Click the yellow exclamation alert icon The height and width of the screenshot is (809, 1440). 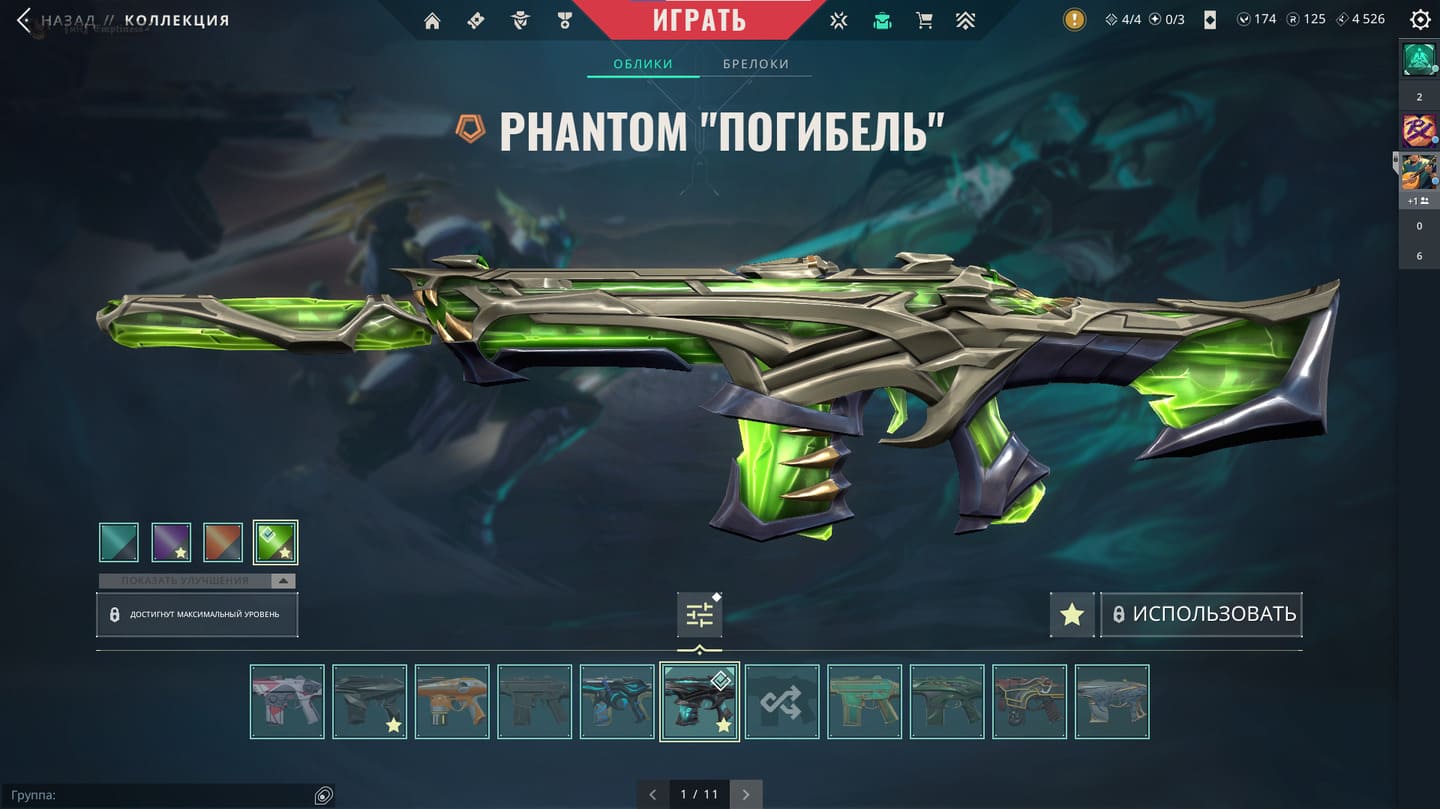coord(1074,19)
